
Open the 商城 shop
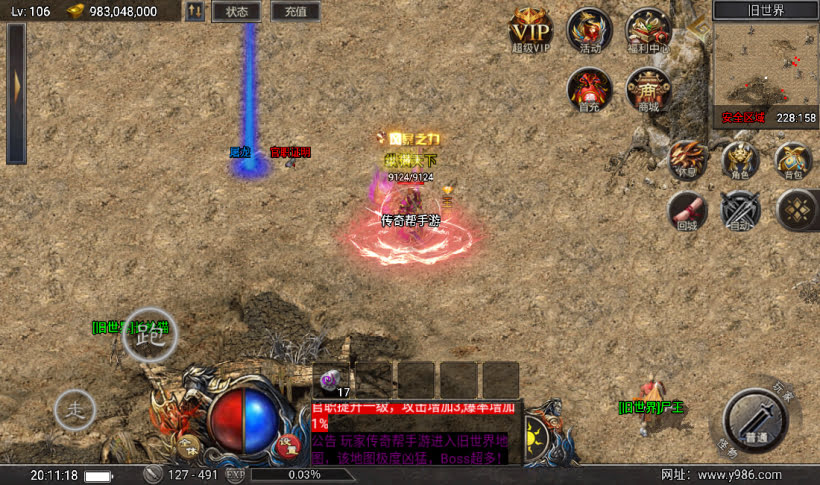tap(648, 90)
